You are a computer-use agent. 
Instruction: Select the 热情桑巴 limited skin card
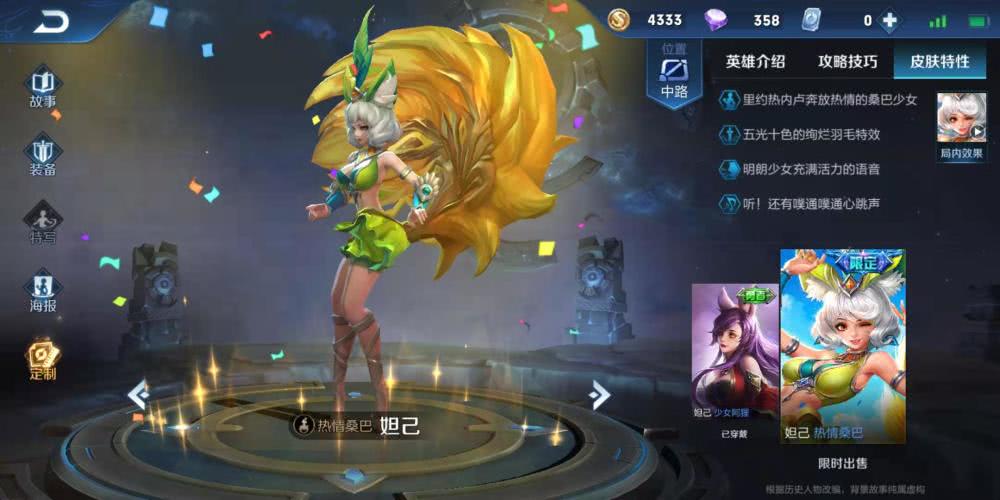tap(842, 346)
